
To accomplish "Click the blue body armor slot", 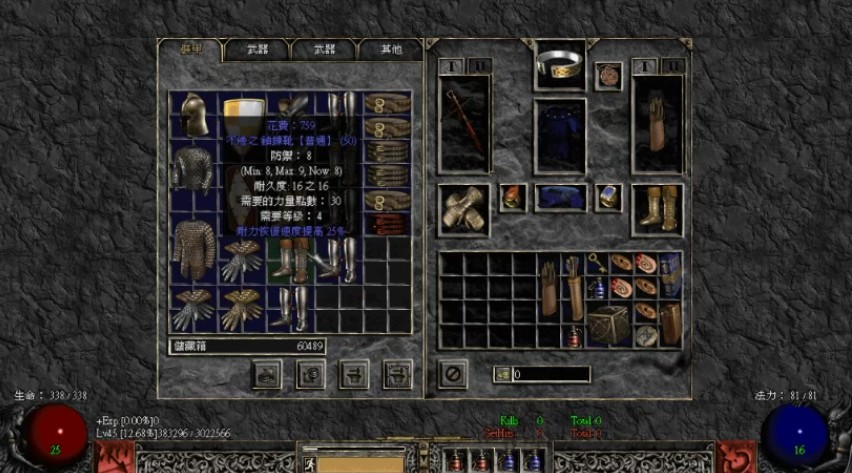I will tap(559, 136).
